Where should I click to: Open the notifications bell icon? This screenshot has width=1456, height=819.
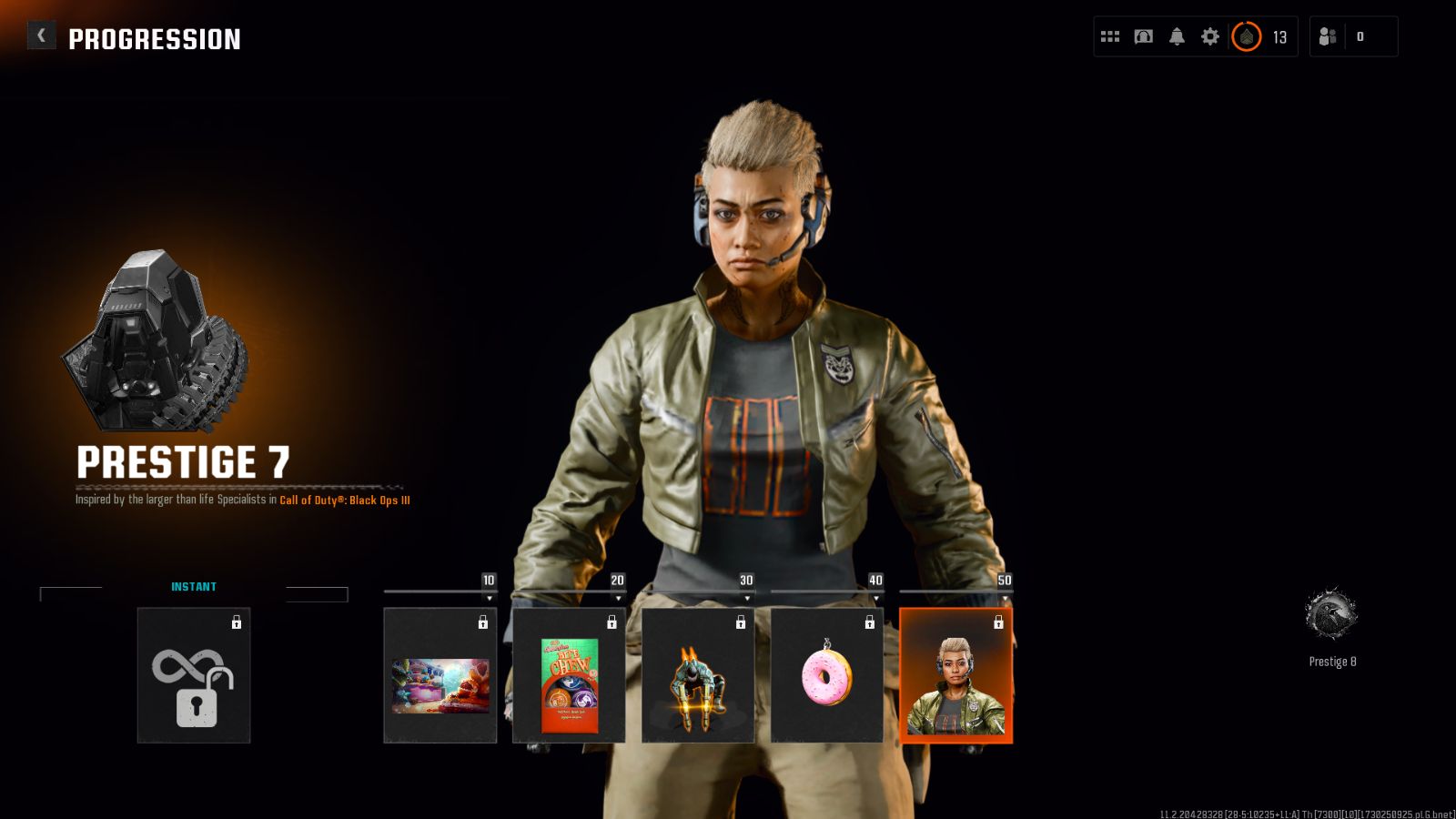[x=1177, y=36]
